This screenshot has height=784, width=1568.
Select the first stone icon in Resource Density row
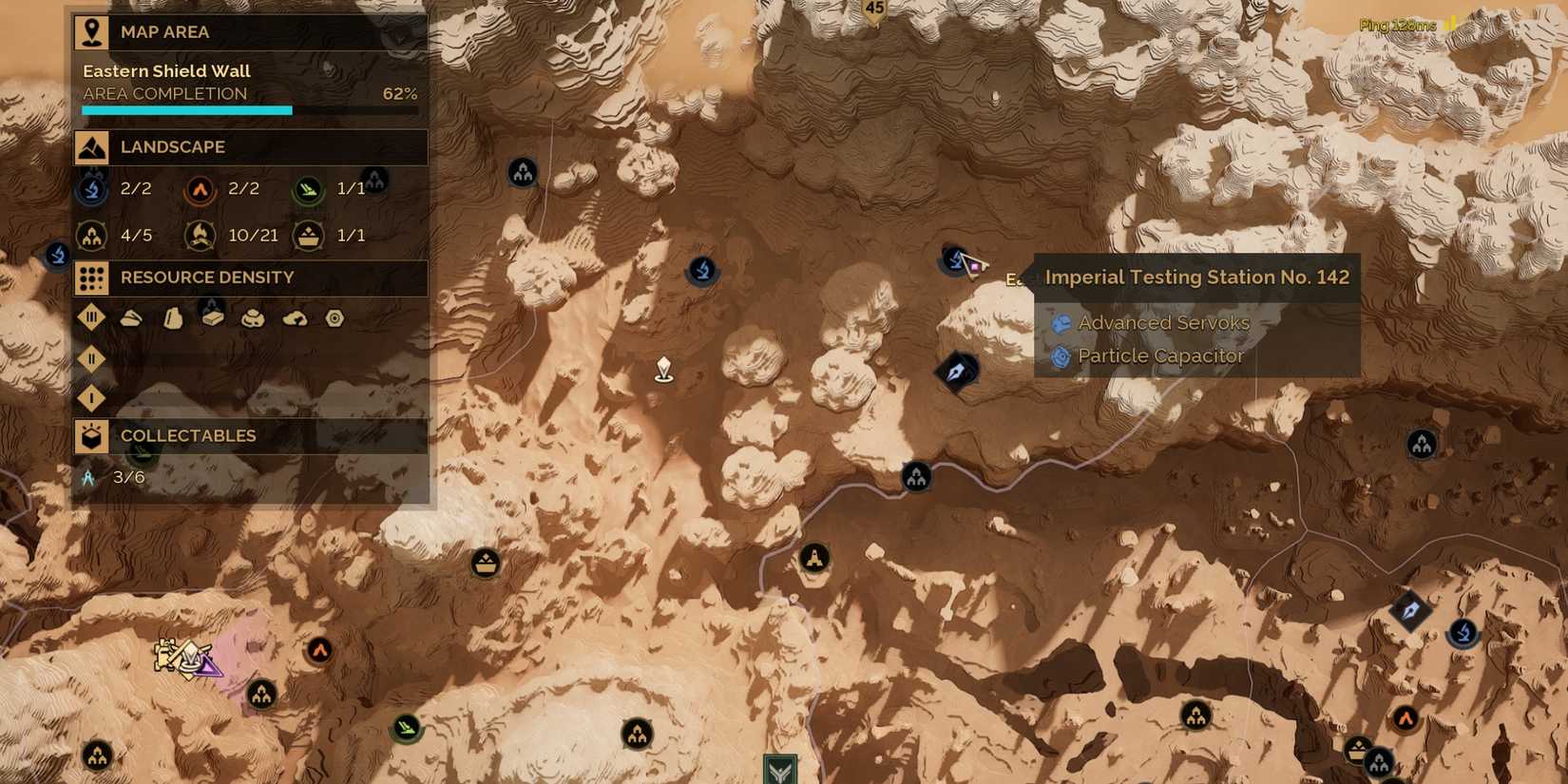tap(131, 317)
